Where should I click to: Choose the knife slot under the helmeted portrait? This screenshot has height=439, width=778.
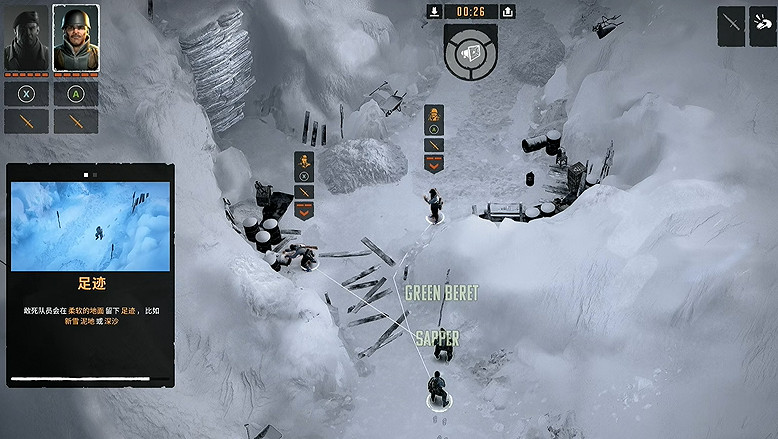[x=75, y=121]
